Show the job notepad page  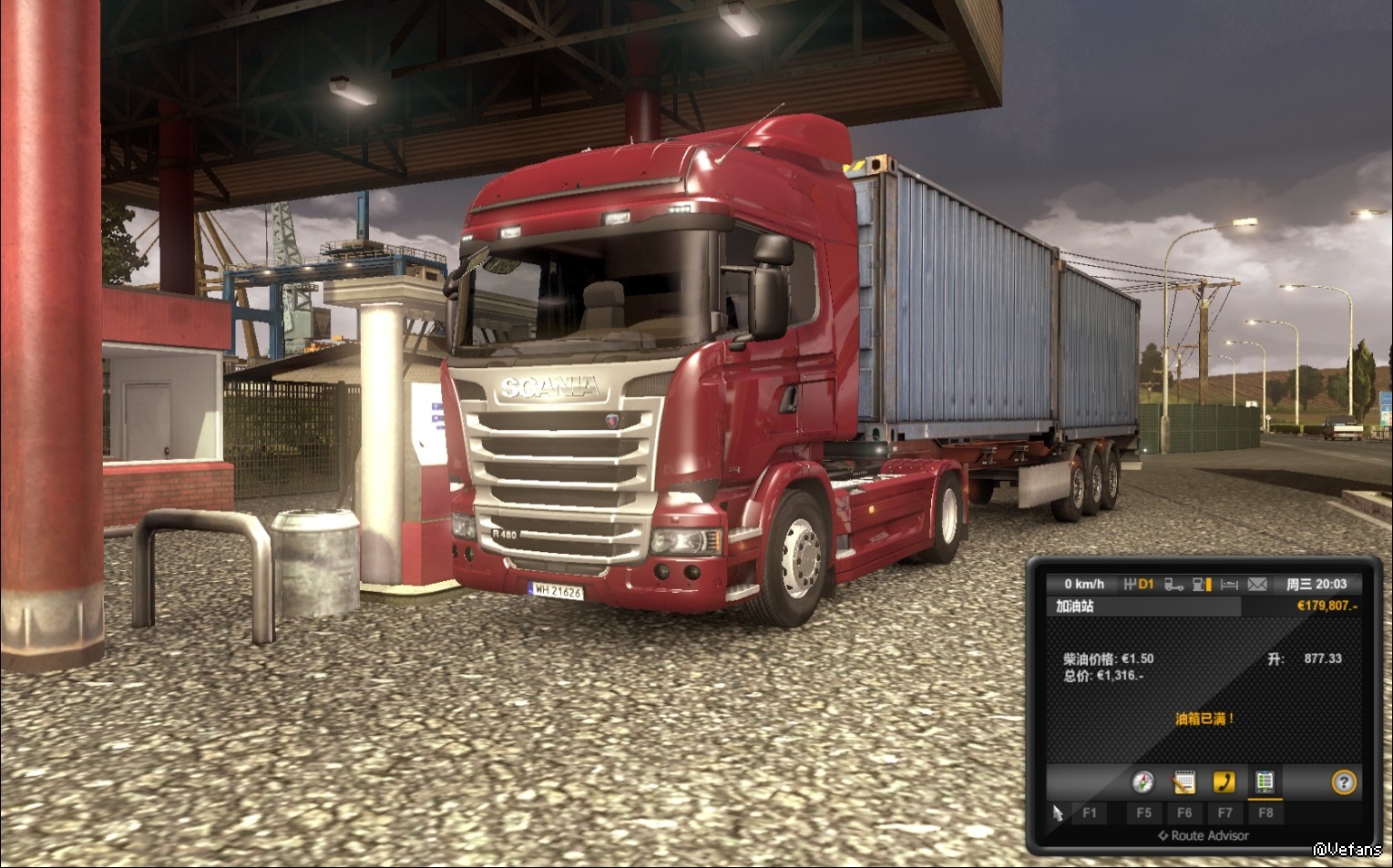1183,781
